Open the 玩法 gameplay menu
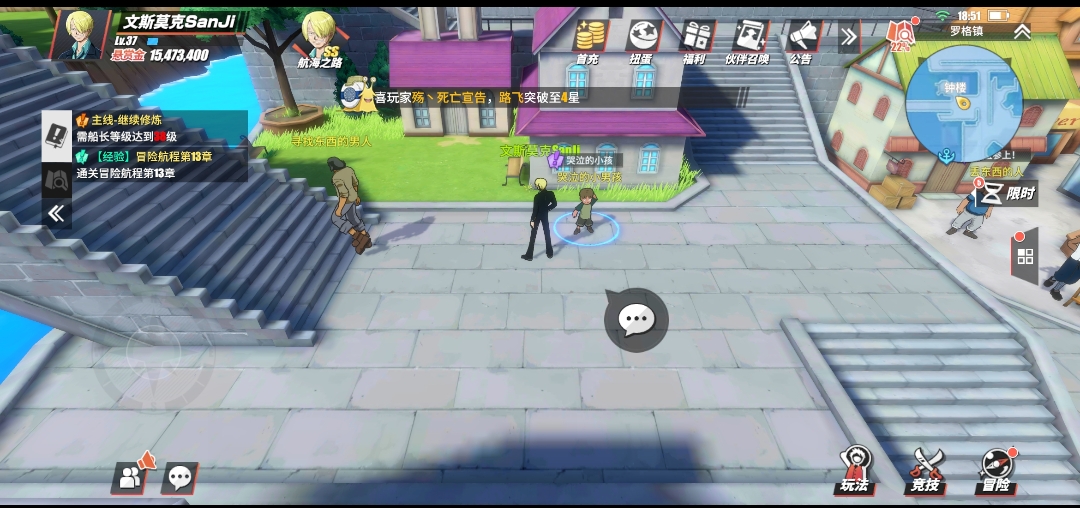This screenshot has height=508, width=1080. coord(855,470)
